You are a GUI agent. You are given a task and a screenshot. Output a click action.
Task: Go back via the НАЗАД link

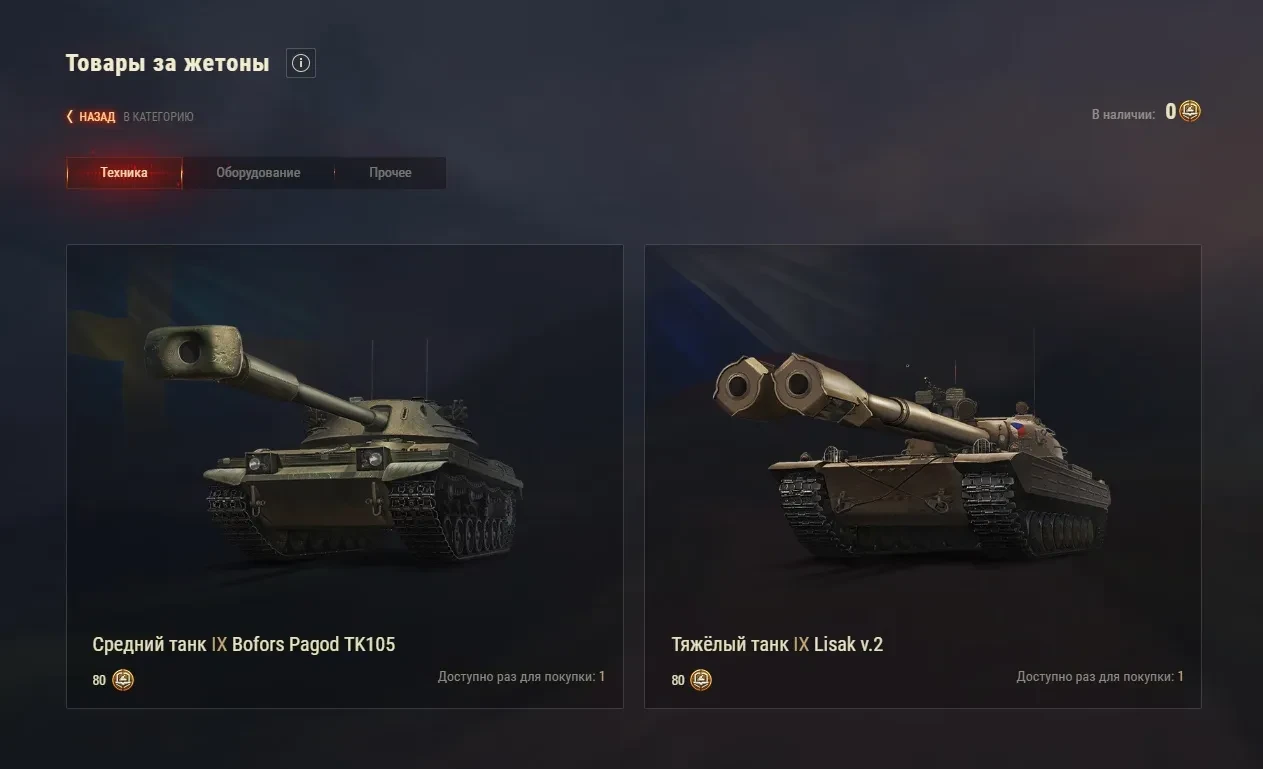pyautogui.click(x=96, y=117)
